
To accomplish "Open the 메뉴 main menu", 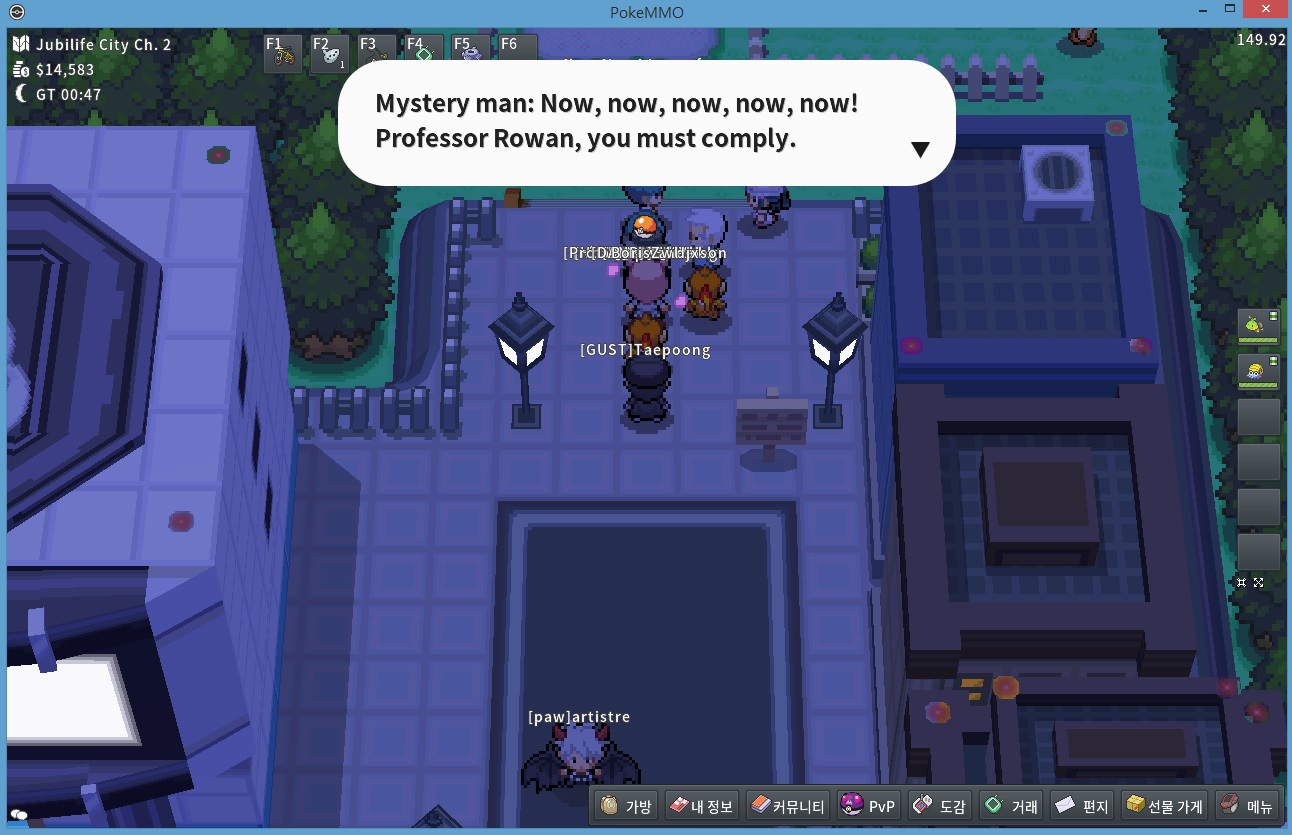I will [1246, 806].
